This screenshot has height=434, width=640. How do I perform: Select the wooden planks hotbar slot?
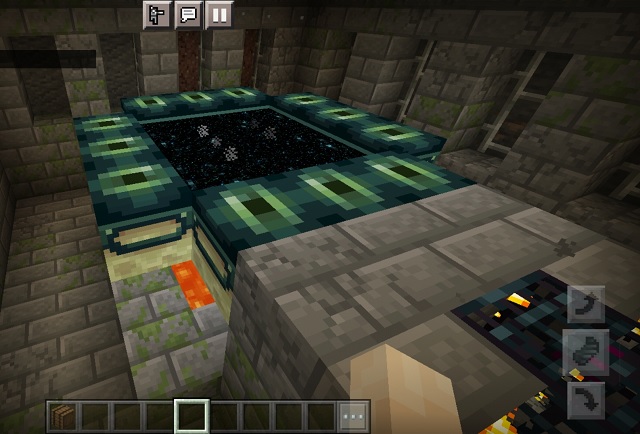click(63, 416)
